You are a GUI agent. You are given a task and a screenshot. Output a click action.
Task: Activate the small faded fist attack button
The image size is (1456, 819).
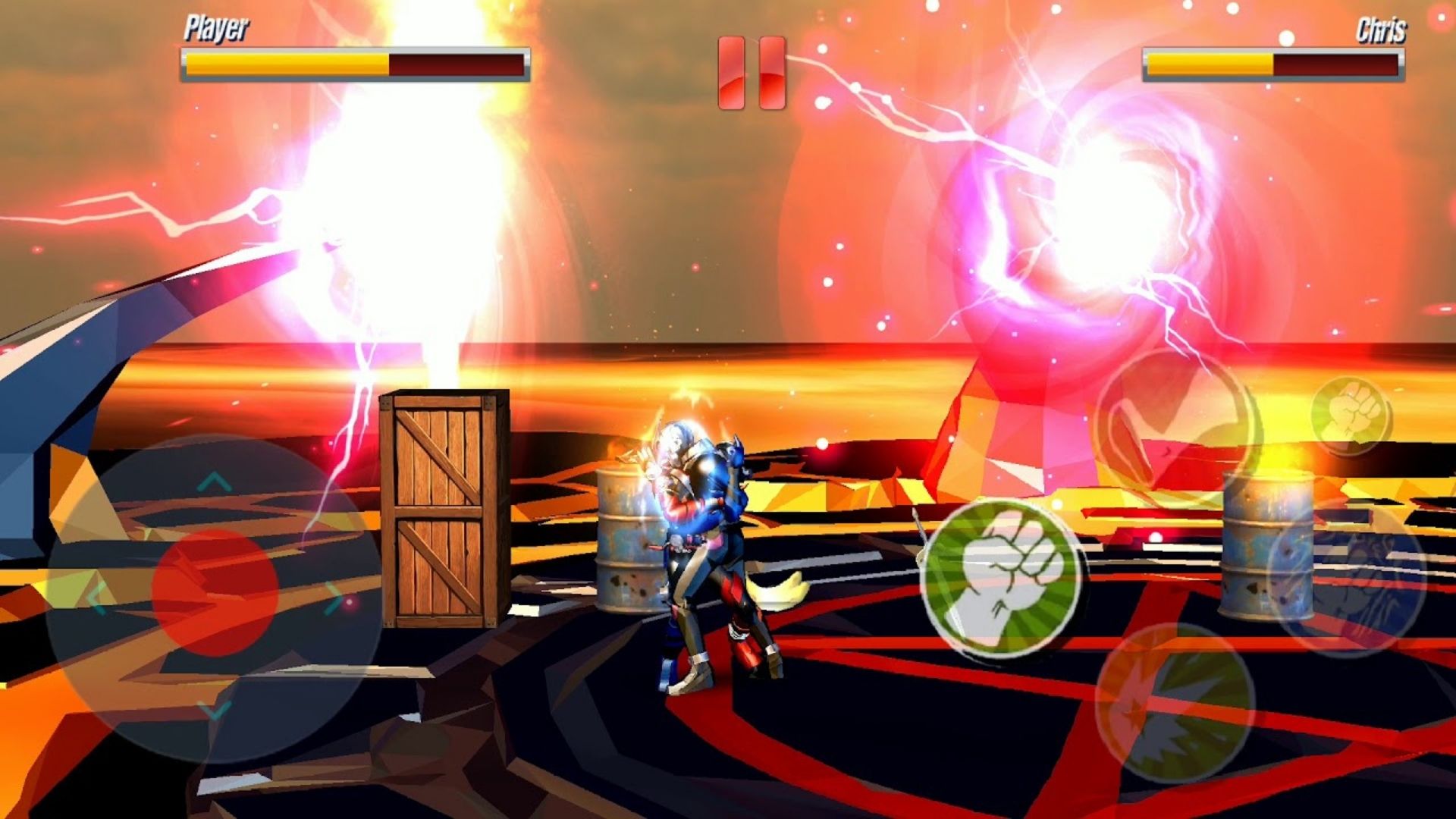(x=1351, y=416)
